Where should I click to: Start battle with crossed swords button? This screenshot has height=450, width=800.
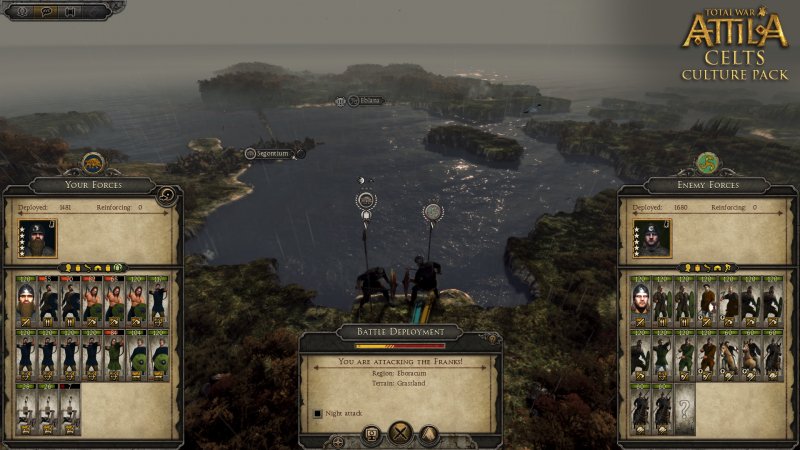point(400,434)
